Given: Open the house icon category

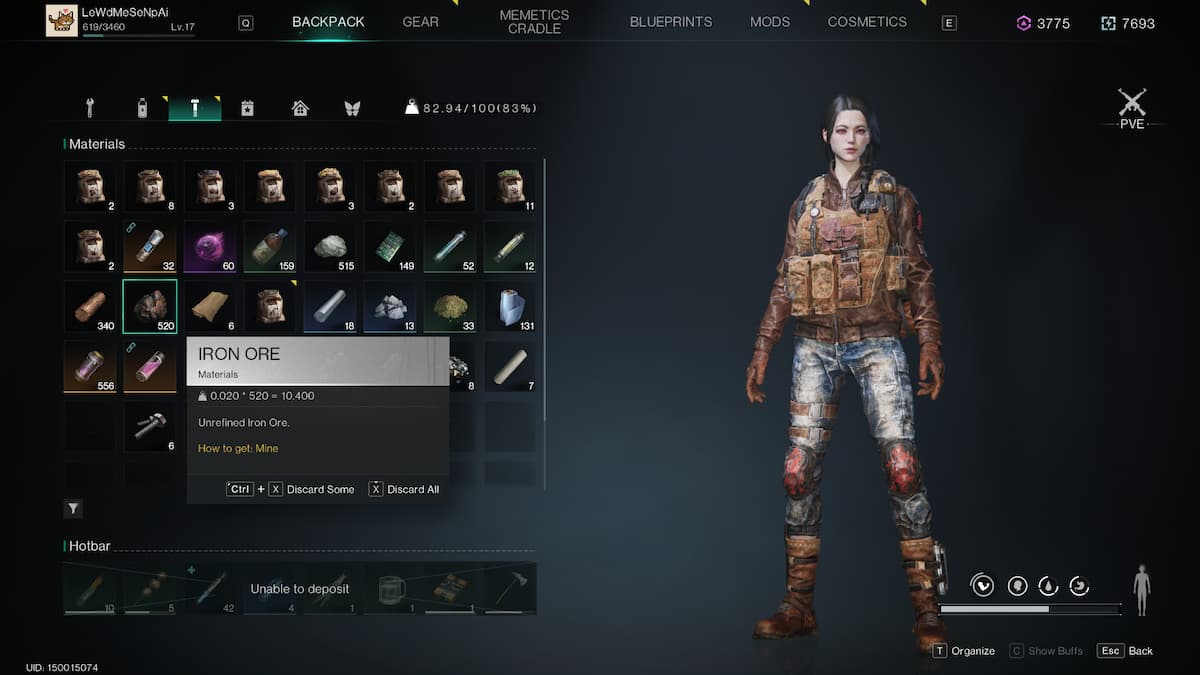Looking at the screenshot, I should (x=300, y=108).
